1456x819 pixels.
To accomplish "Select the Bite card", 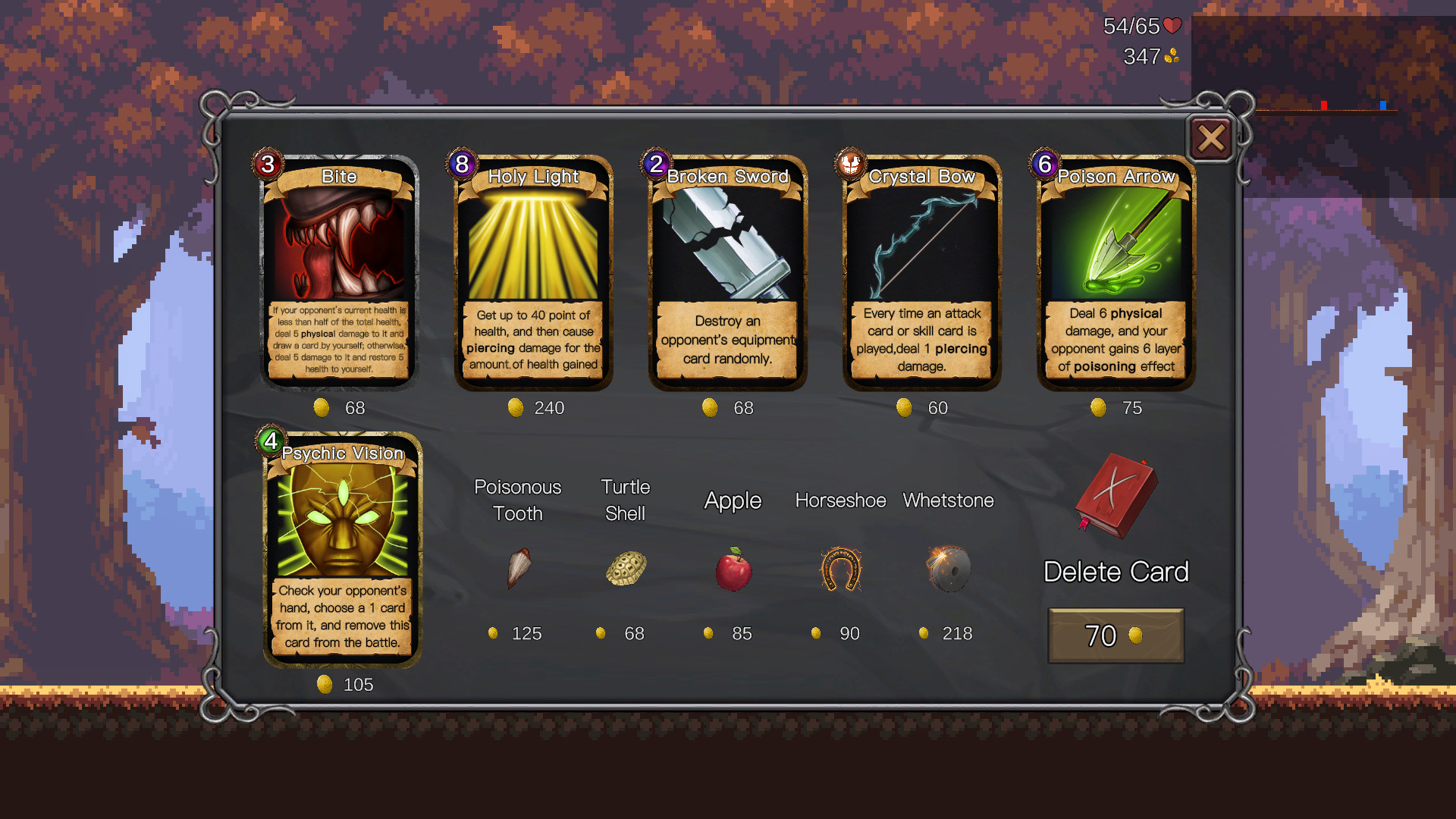I will (338, 269).
